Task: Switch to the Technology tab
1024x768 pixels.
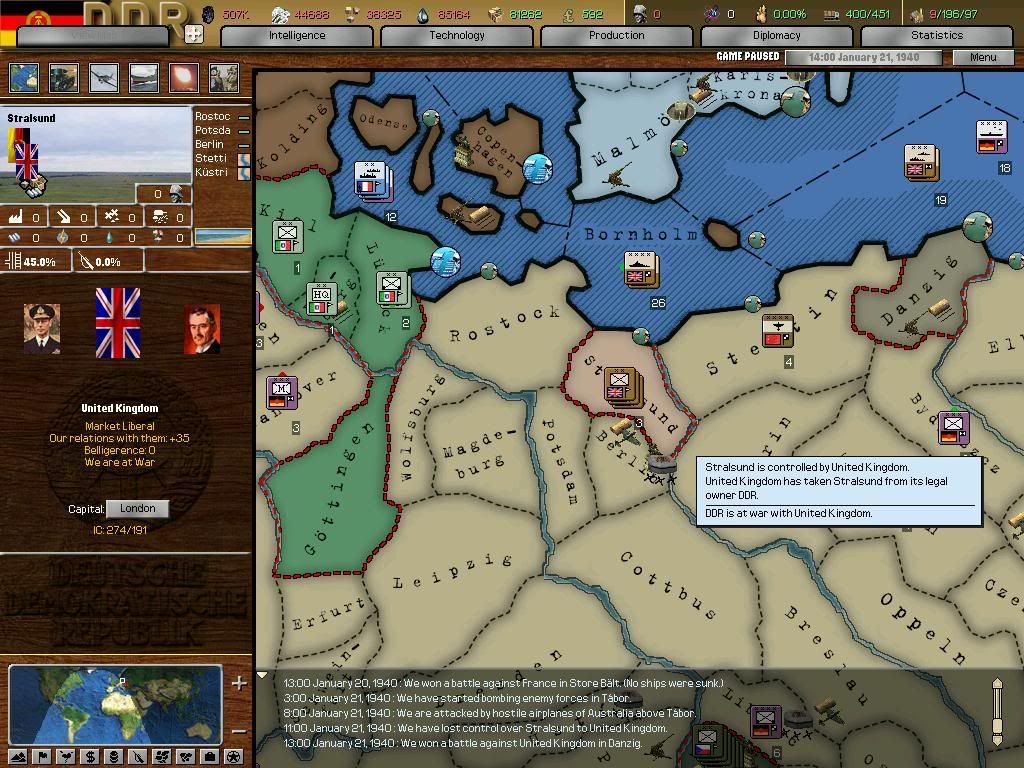Action: 457,36
